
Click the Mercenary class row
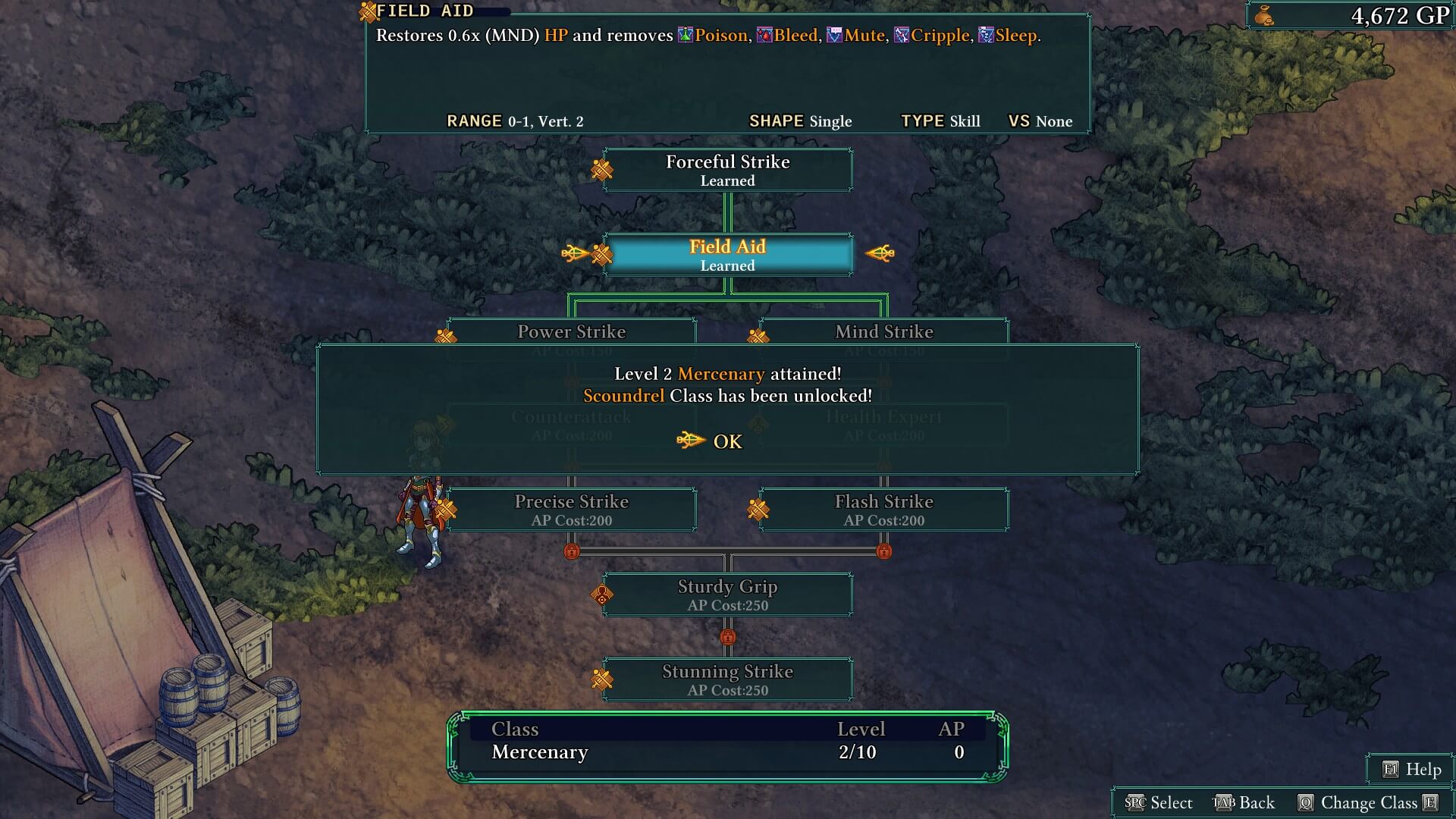(726, 752)
